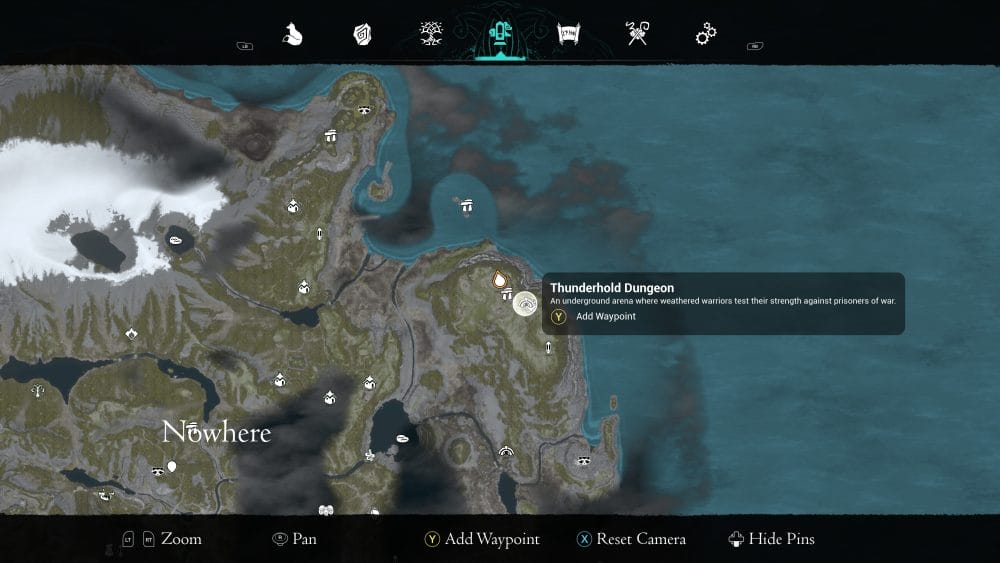Switch to the rune stone tab

pos(362,35)
